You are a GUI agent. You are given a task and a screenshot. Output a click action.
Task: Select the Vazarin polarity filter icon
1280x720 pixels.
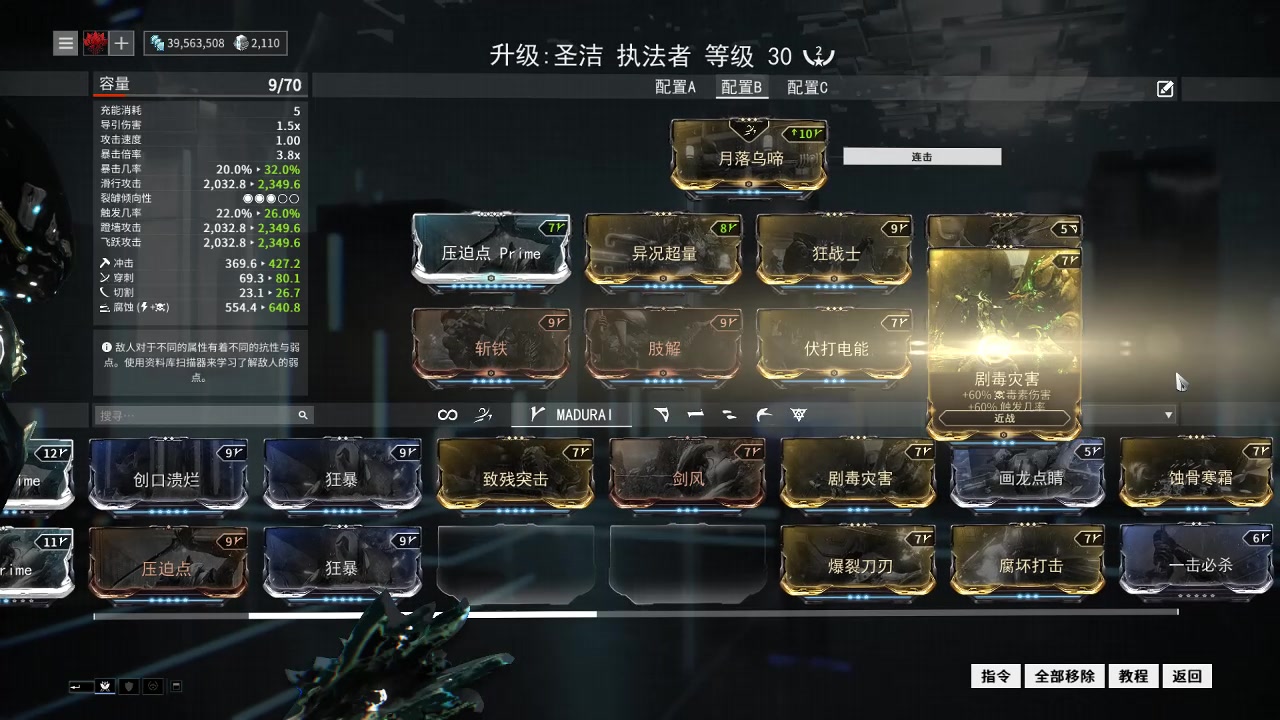pos(662,414)
